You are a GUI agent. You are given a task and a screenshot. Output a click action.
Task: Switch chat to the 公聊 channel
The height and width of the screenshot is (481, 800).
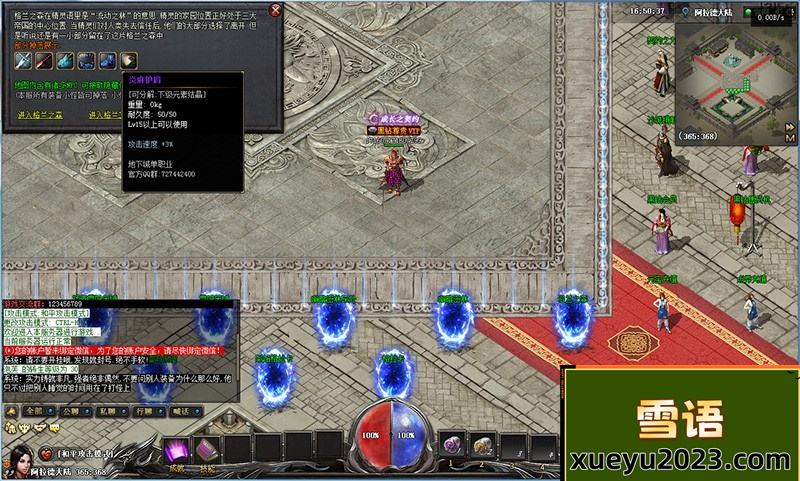70,410
